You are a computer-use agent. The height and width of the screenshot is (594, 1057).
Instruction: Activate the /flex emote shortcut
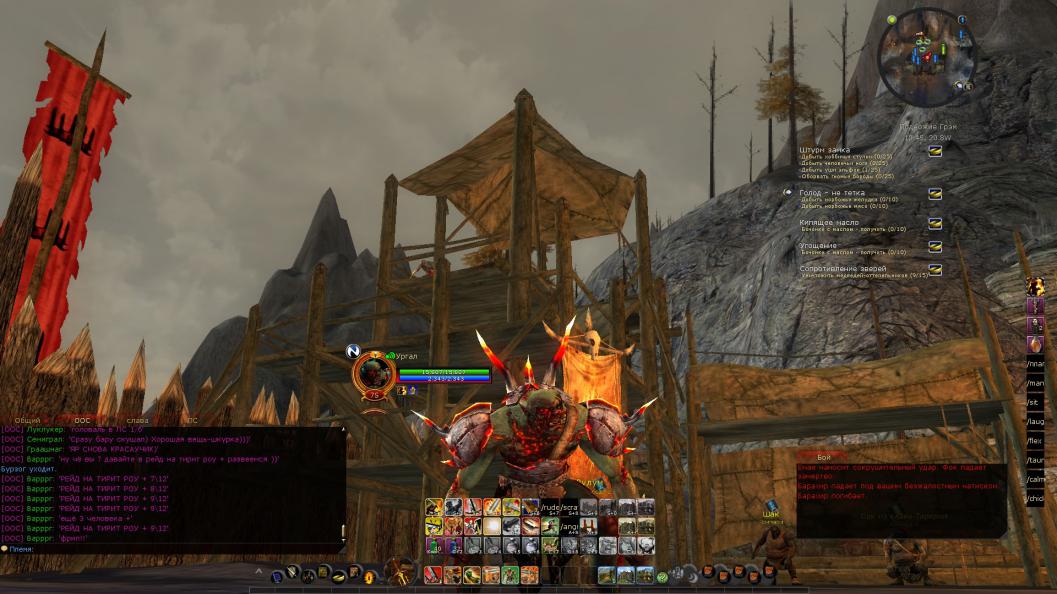click(1035, 440)
